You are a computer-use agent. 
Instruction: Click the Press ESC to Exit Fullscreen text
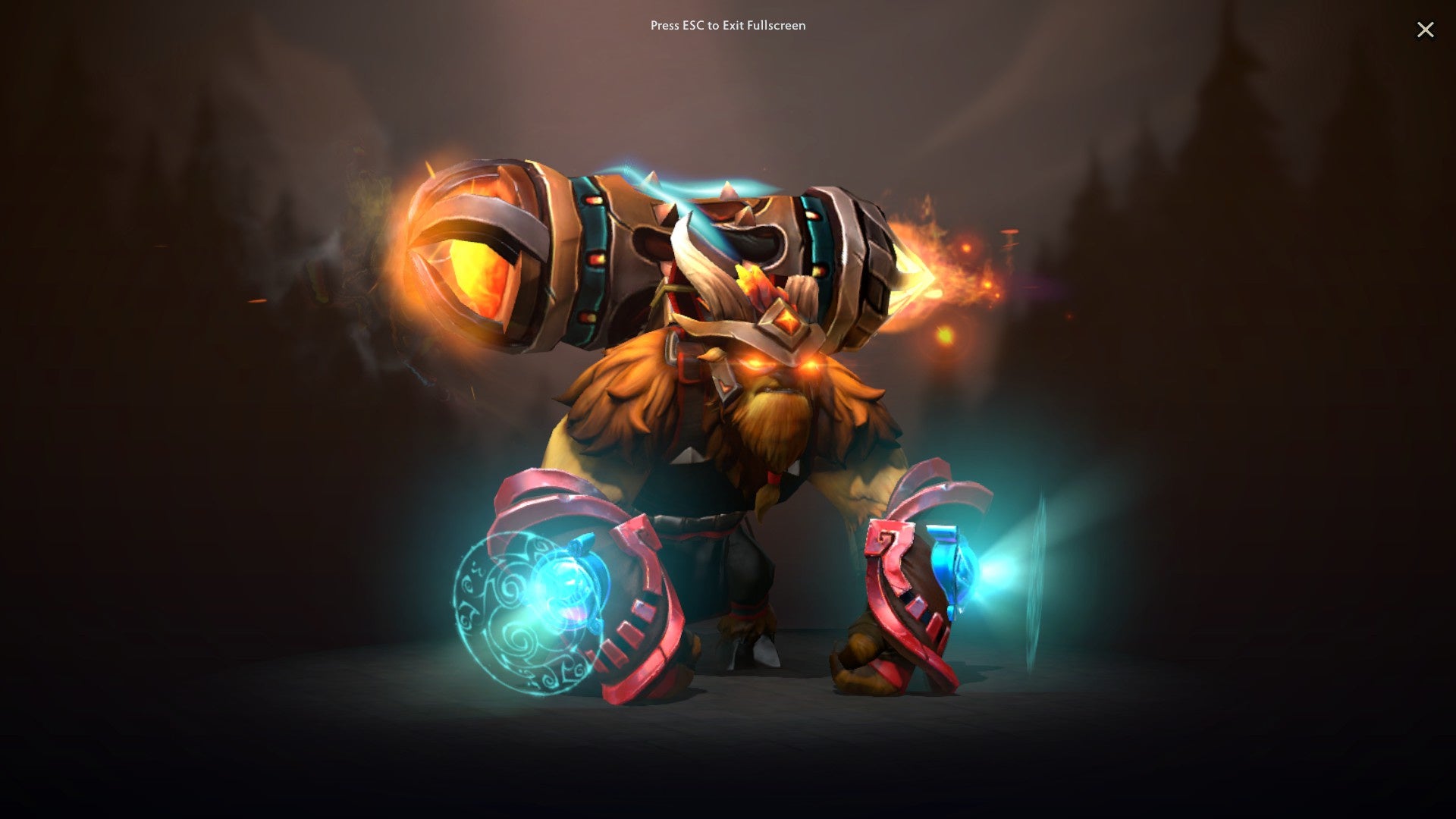click(727, 25)
